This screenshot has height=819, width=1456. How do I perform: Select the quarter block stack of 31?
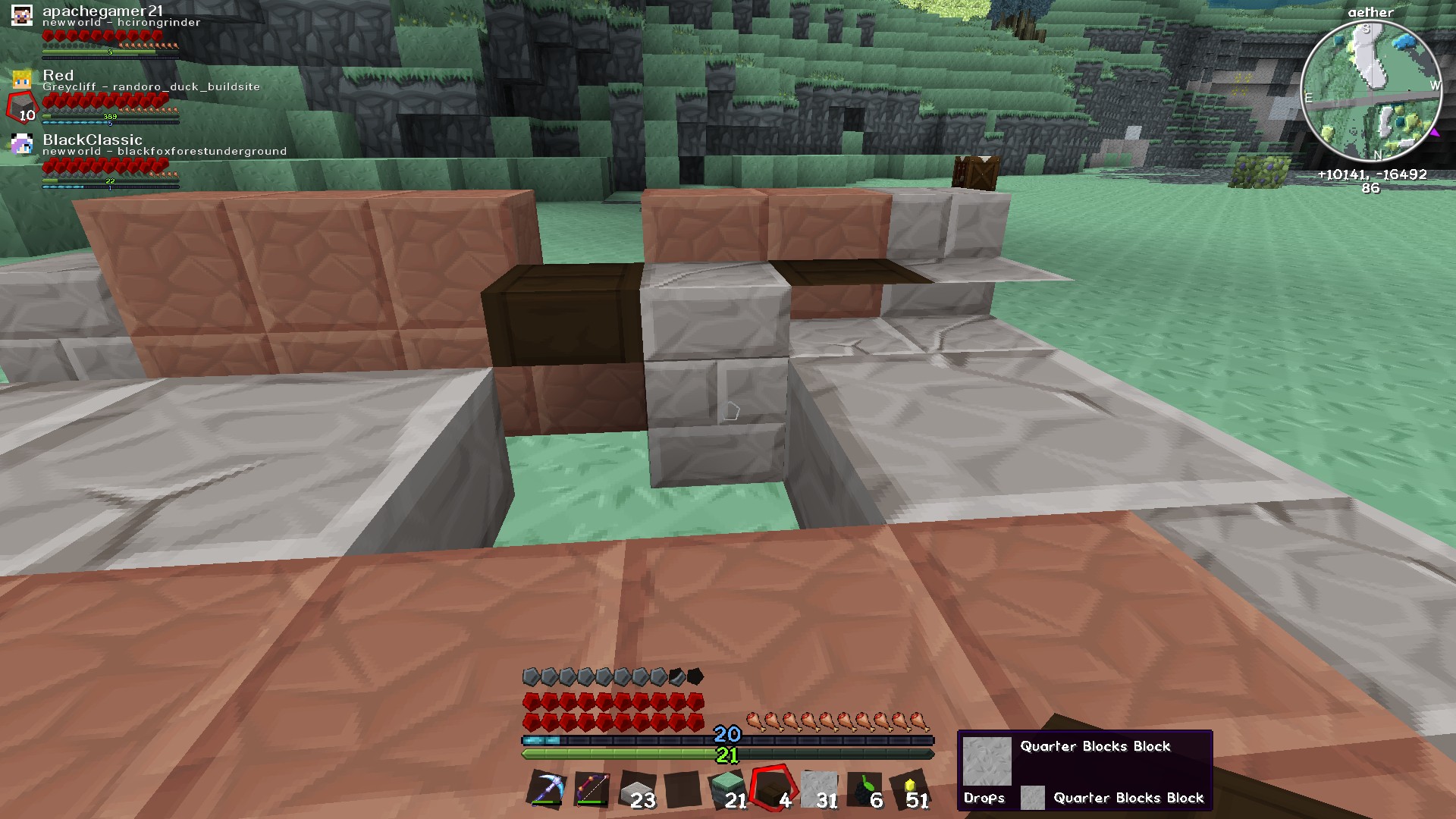pos(820,790)
